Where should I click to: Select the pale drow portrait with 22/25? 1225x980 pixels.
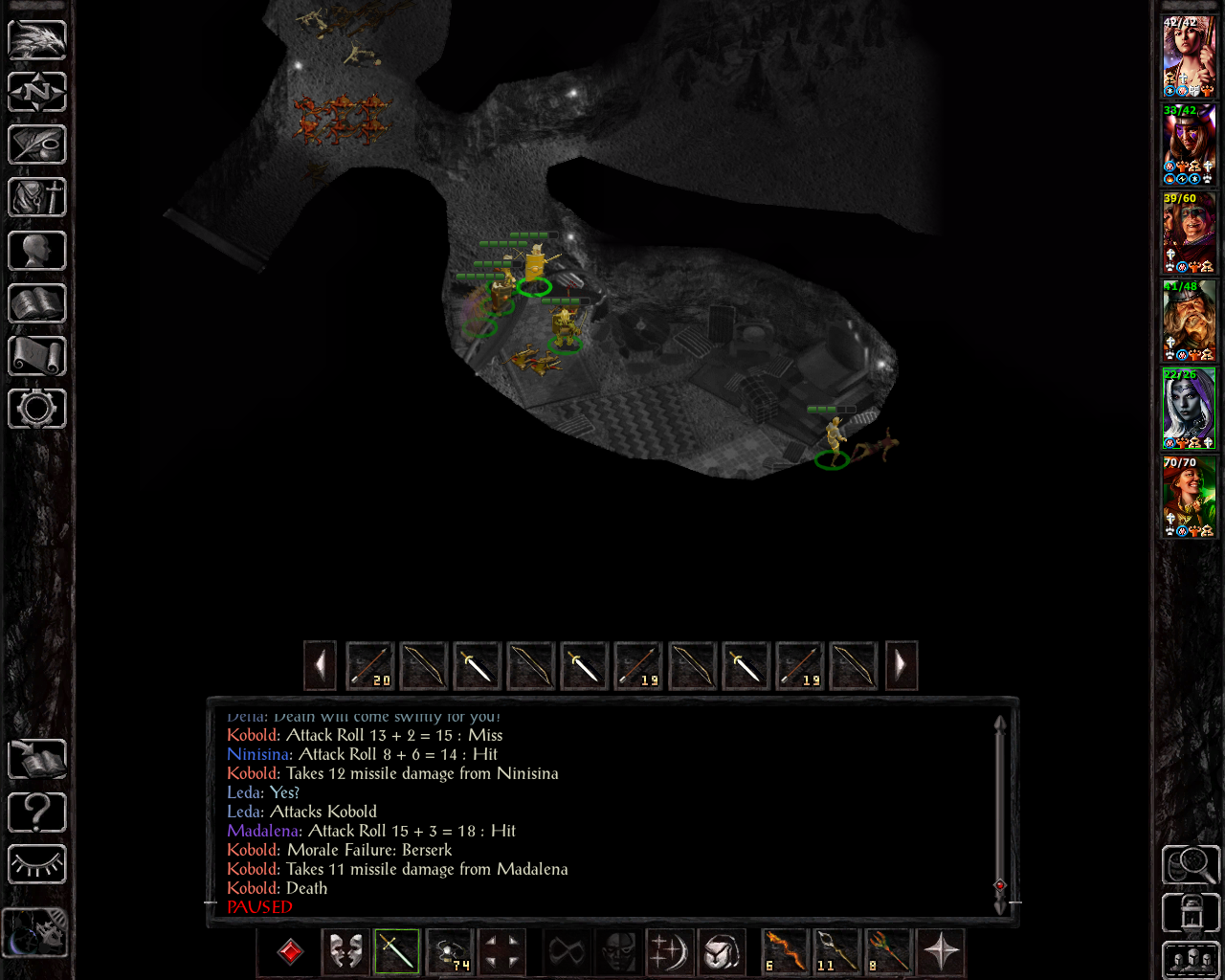click(1189, 409)
